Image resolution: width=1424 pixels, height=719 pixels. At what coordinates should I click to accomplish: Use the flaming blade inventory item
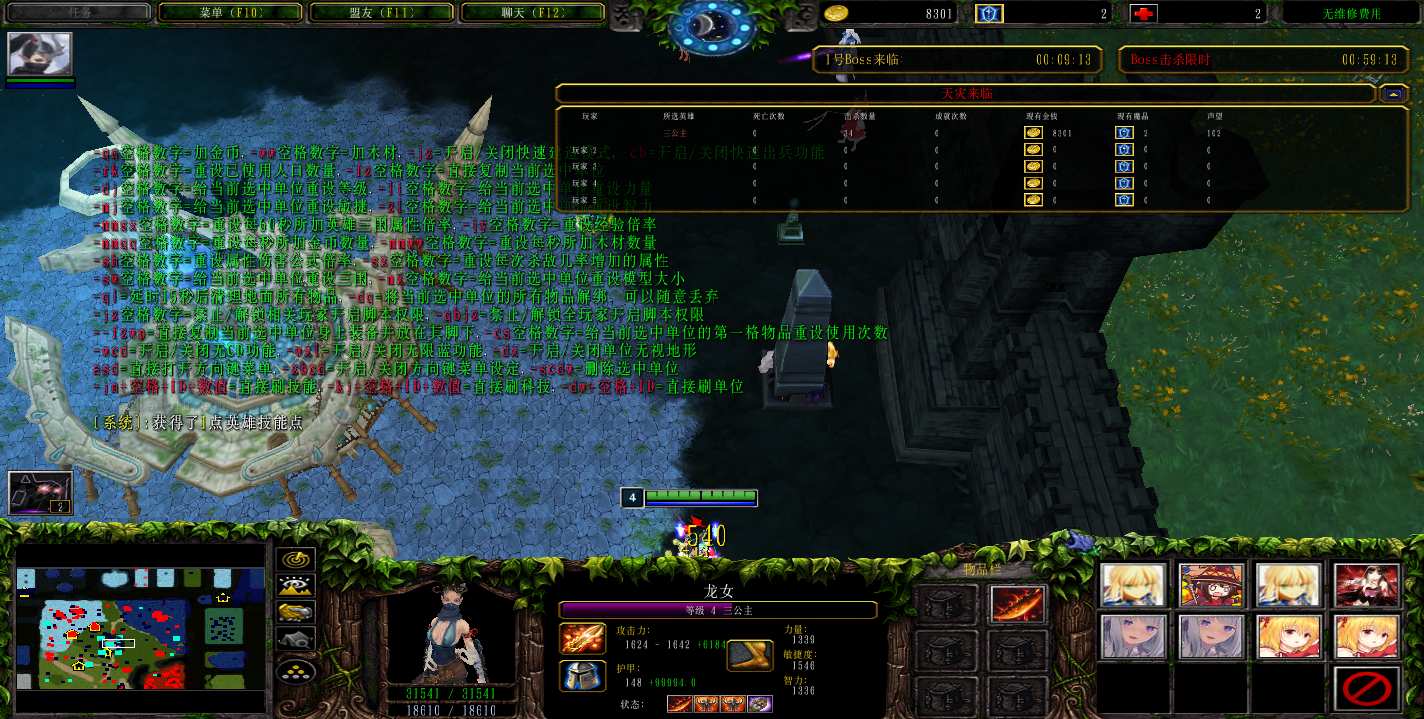click(x=1018, y=604)
